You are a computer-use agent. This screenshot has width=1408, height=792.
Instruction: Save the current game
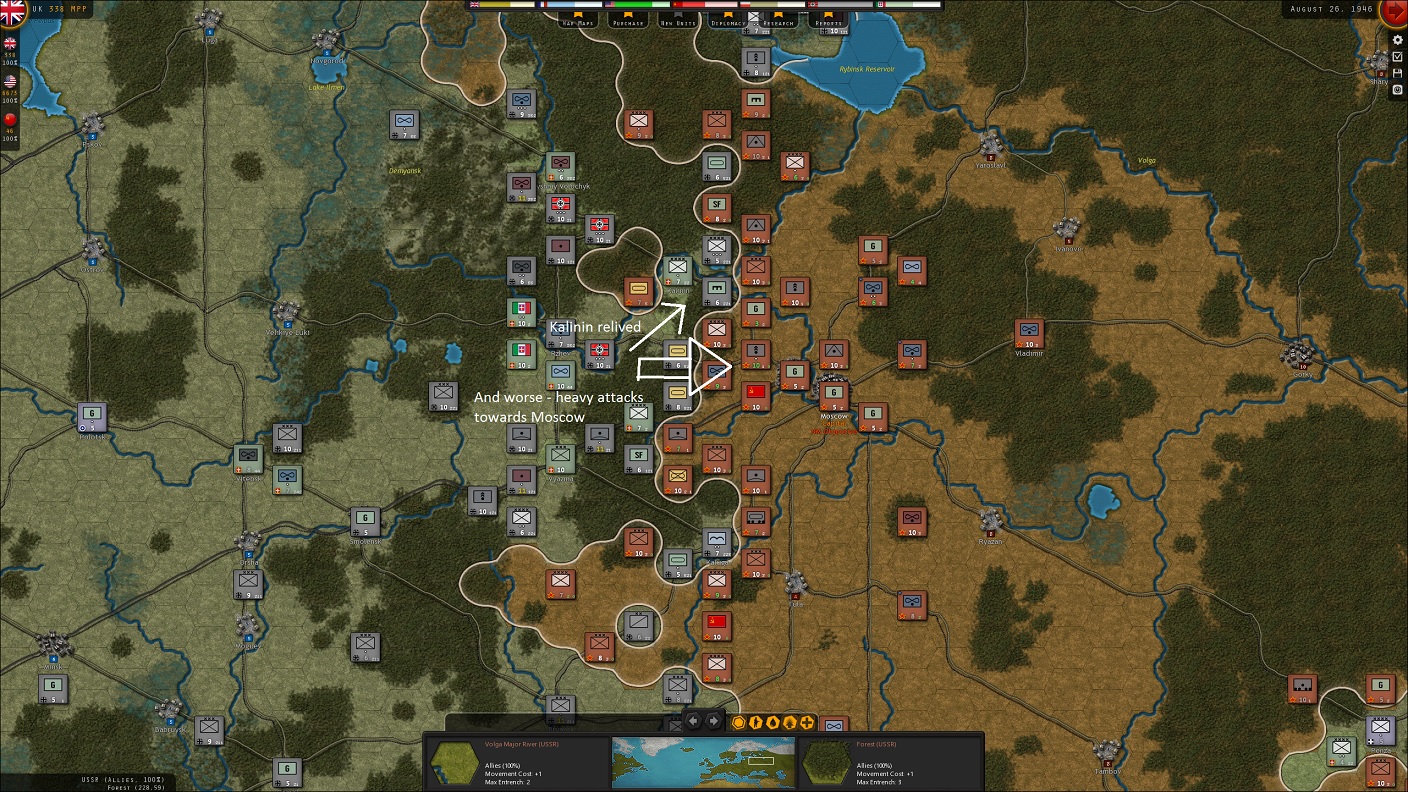point(1398,73)
